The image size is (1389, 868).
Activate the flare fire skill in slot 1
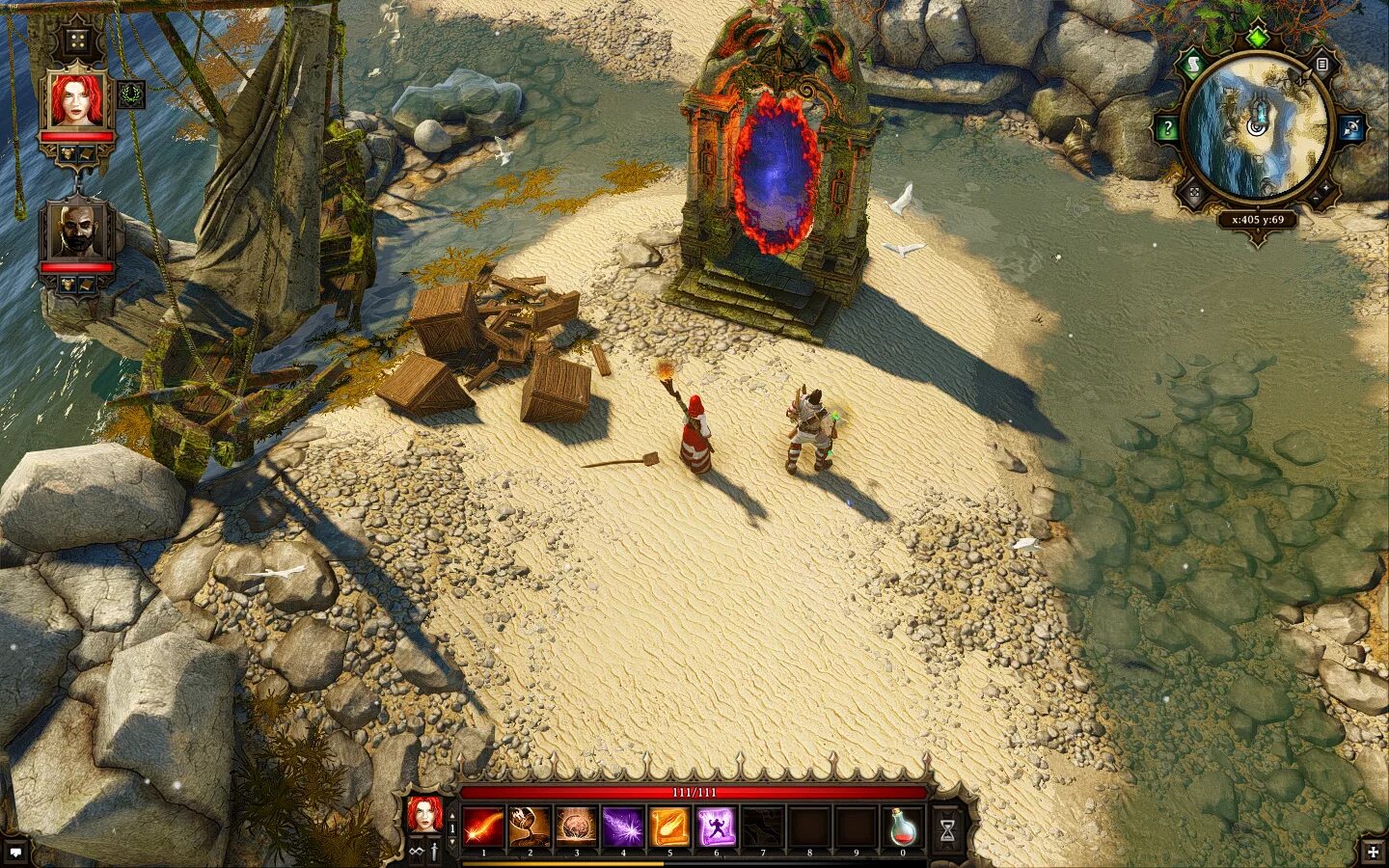[x=483, y=827]
